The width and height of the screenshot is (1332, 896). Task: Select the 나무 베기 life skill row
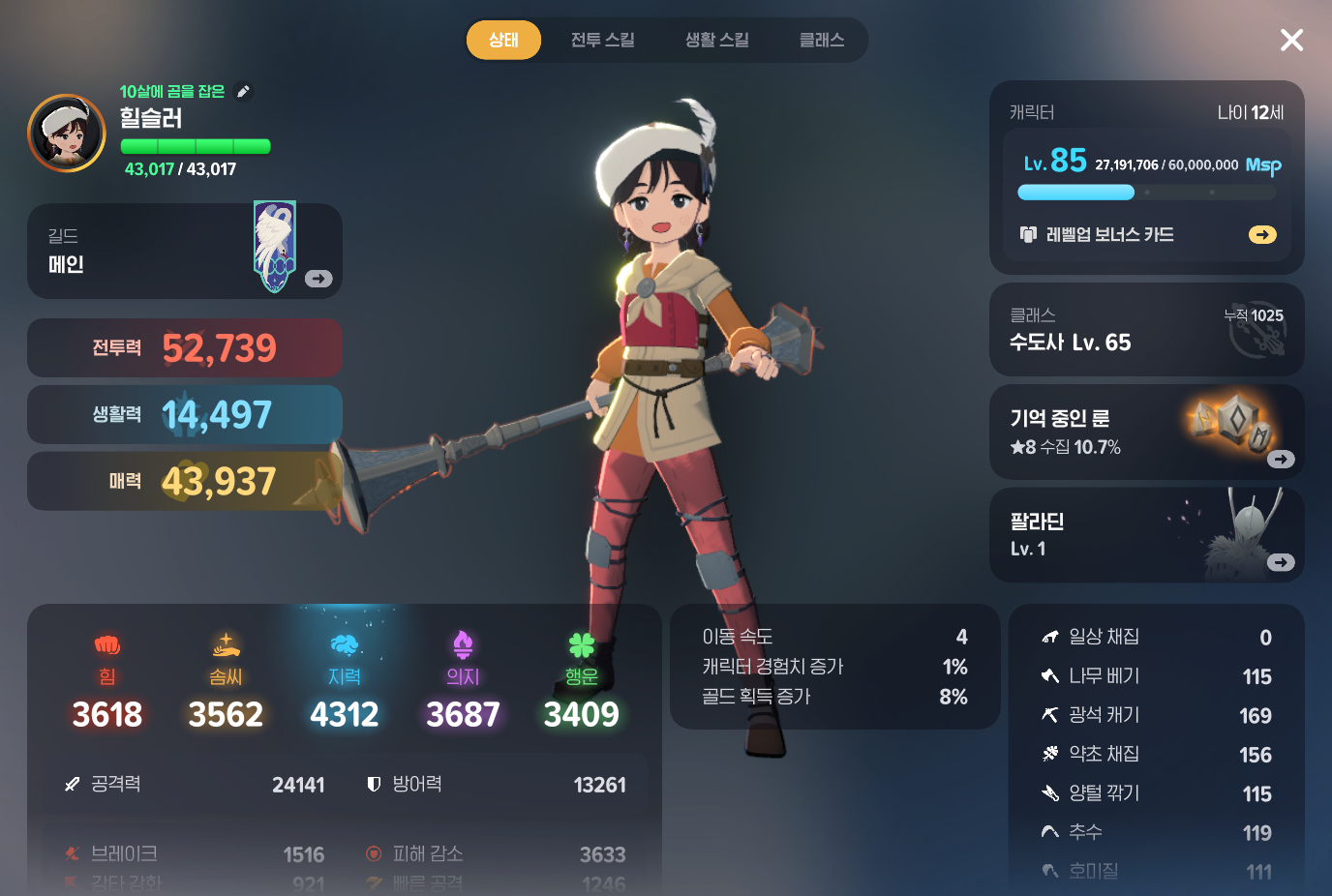point(1156,676)
